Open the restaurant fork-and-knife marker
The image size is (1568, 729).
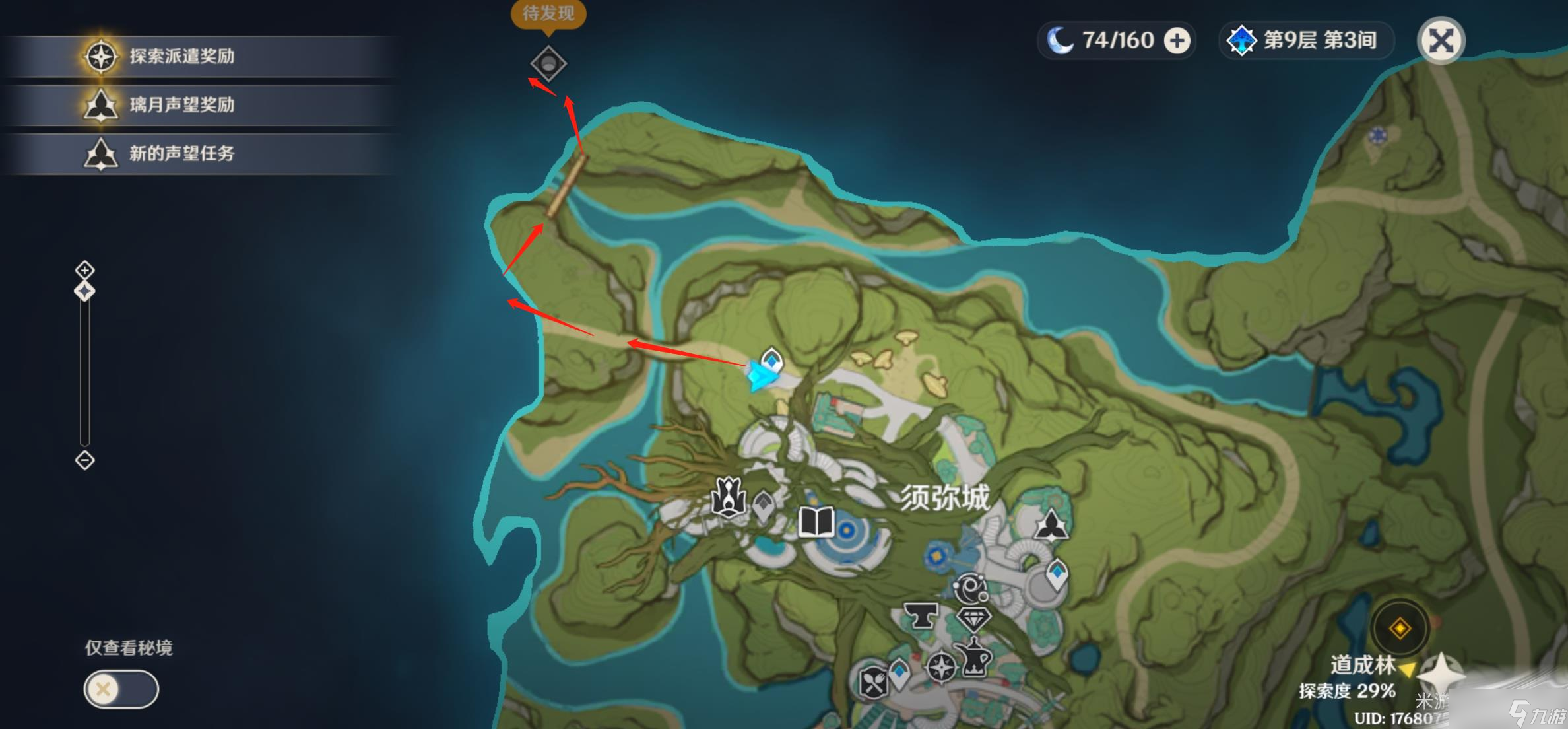point(873,681)
